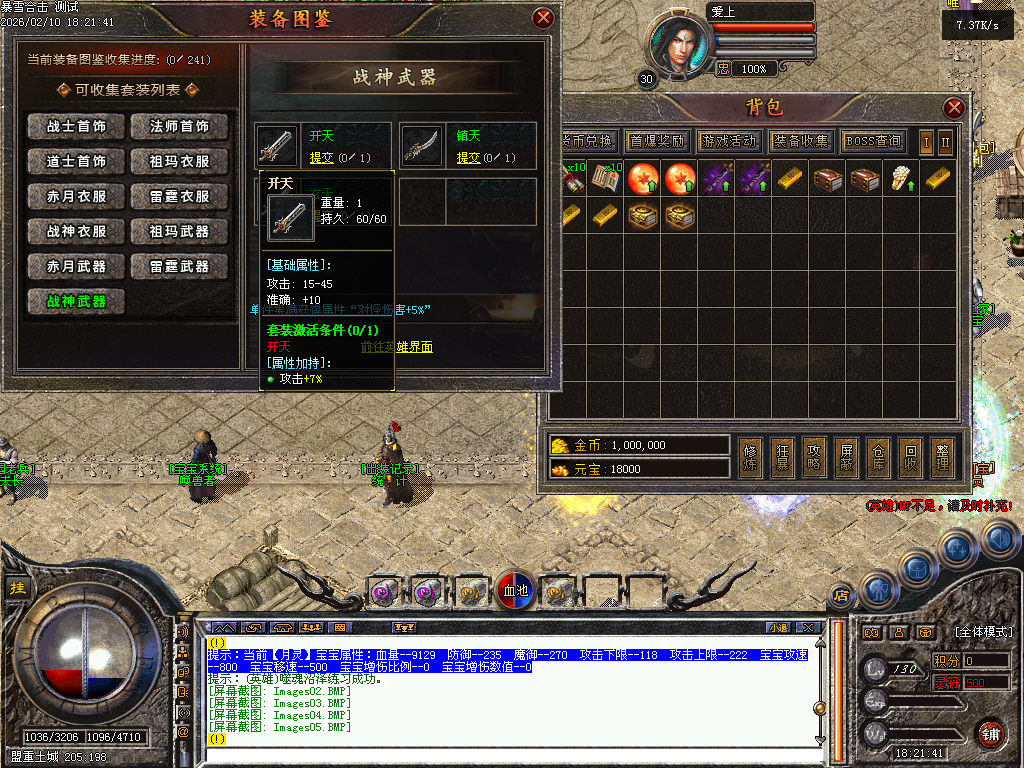Sort the backpack with 整理 button
This screenshot has width=1024, height=768.
pyautogui.click(x=941, y=457)
